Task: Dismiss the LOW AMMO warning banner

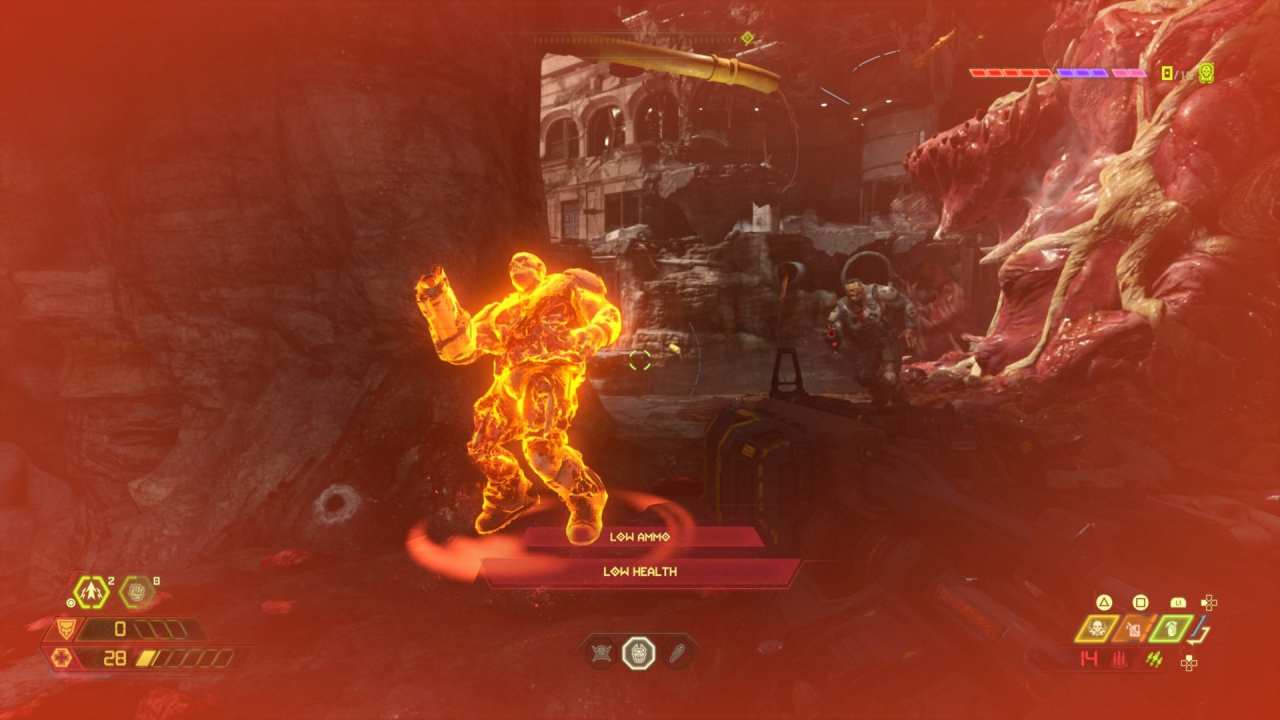Action: coord(639,536)
